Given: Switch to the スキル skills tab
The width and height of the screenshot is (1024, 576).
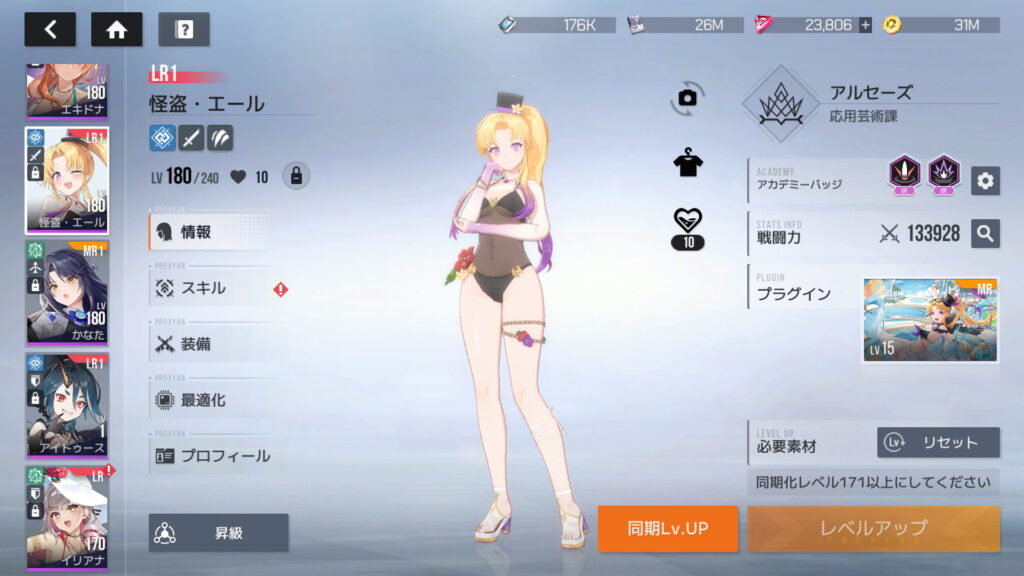Looking at the screenshot, I should pyautogui.click(x=215, y=288).
